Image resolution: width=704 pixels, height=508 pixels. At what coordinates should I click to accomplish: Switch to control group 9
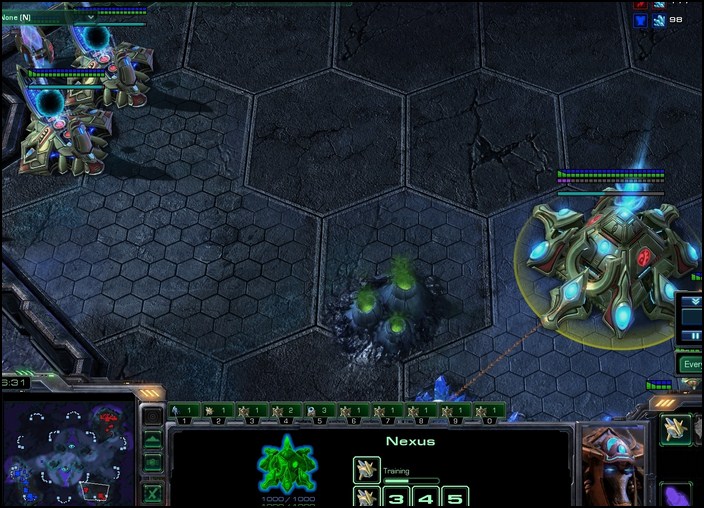point(454,411)
